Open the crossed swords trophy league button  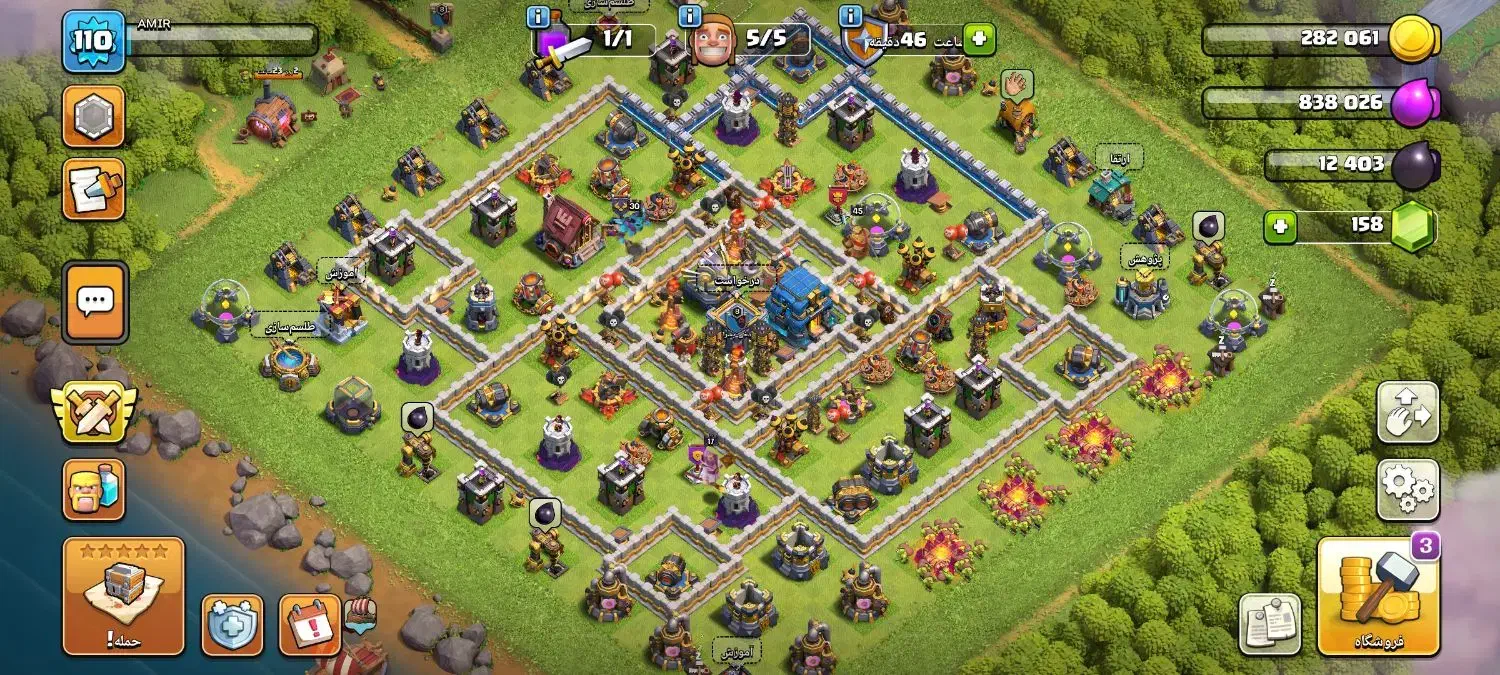pyautogui.click(x=94, y=412)
